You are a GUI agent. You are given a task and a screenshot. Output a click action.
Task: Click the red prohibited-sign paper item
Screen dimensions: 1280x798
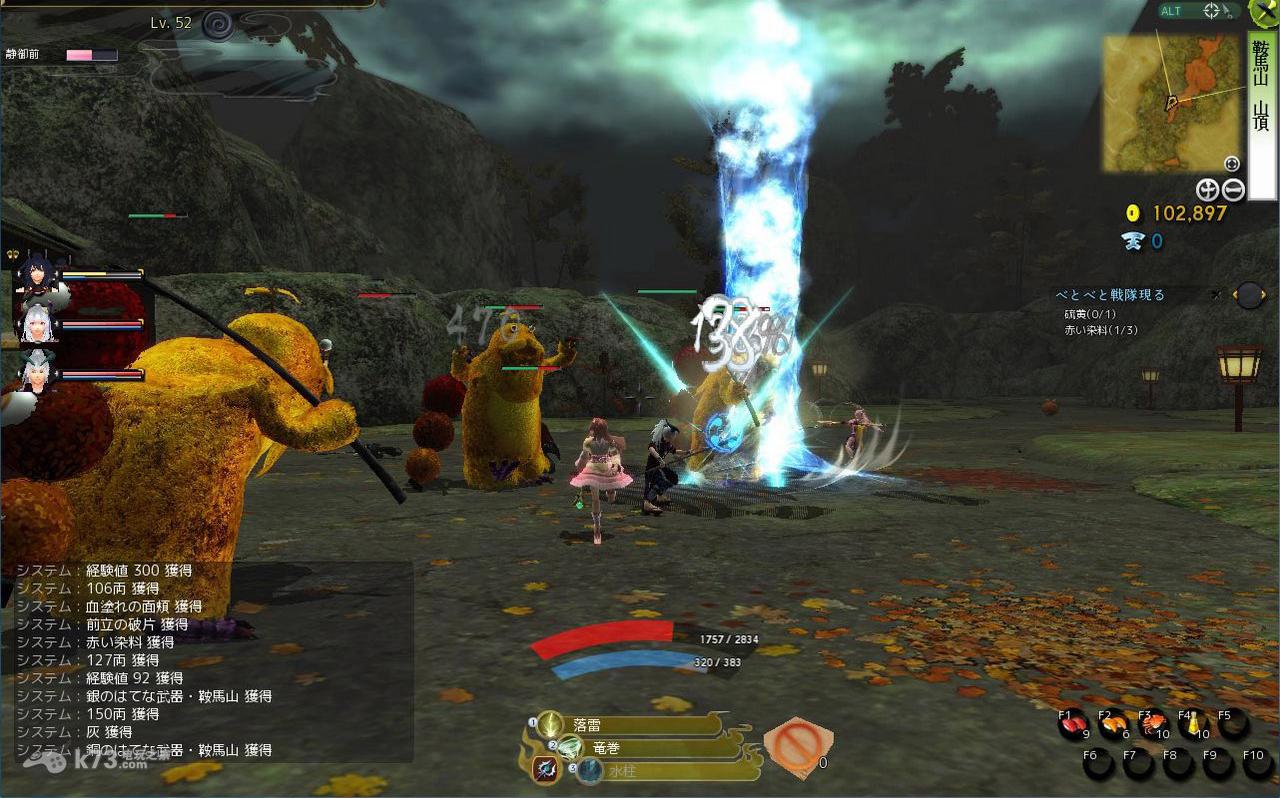pyautogui.click(x=796, y=746)
